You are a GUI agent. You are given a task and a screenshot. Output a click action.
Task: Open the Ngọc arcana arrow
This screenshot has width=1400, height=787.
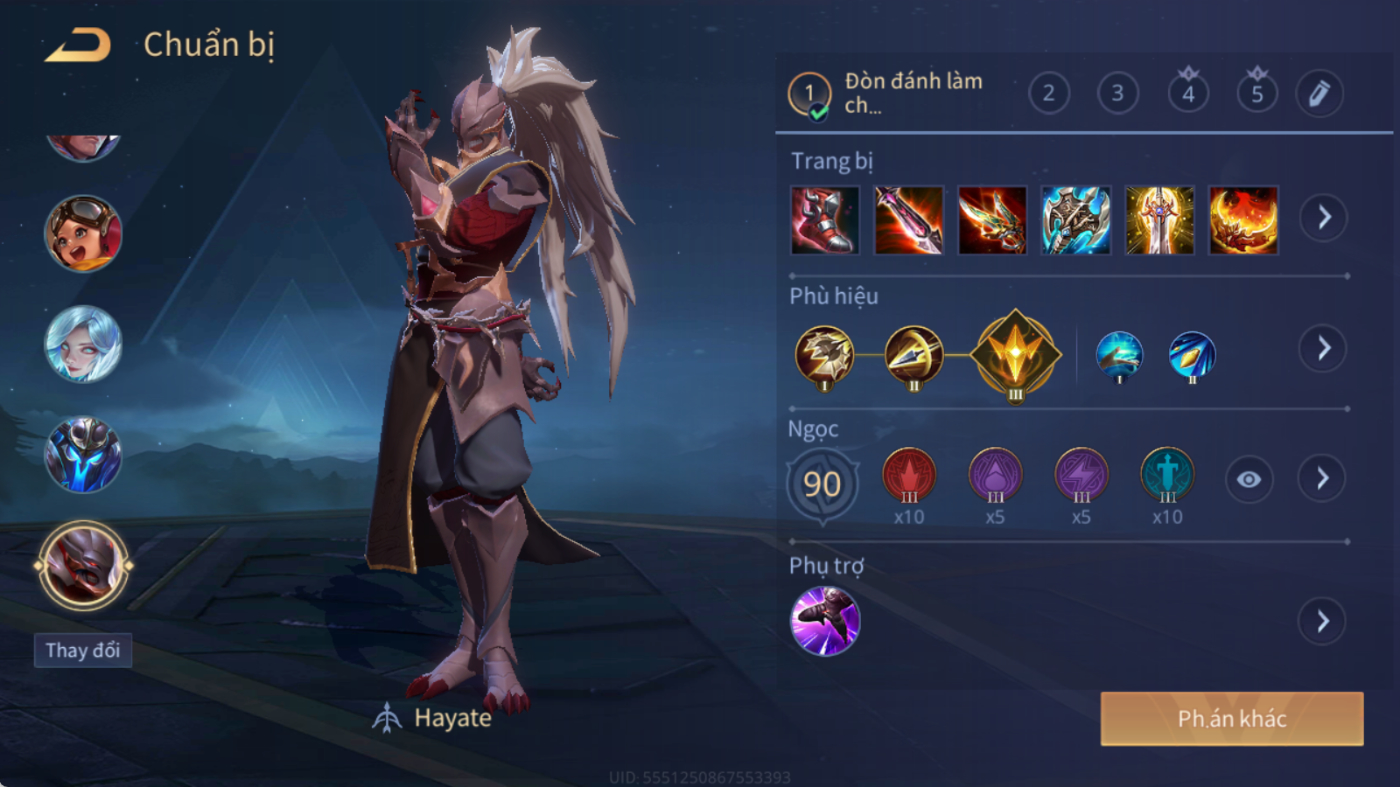[x=1323, y=480]
